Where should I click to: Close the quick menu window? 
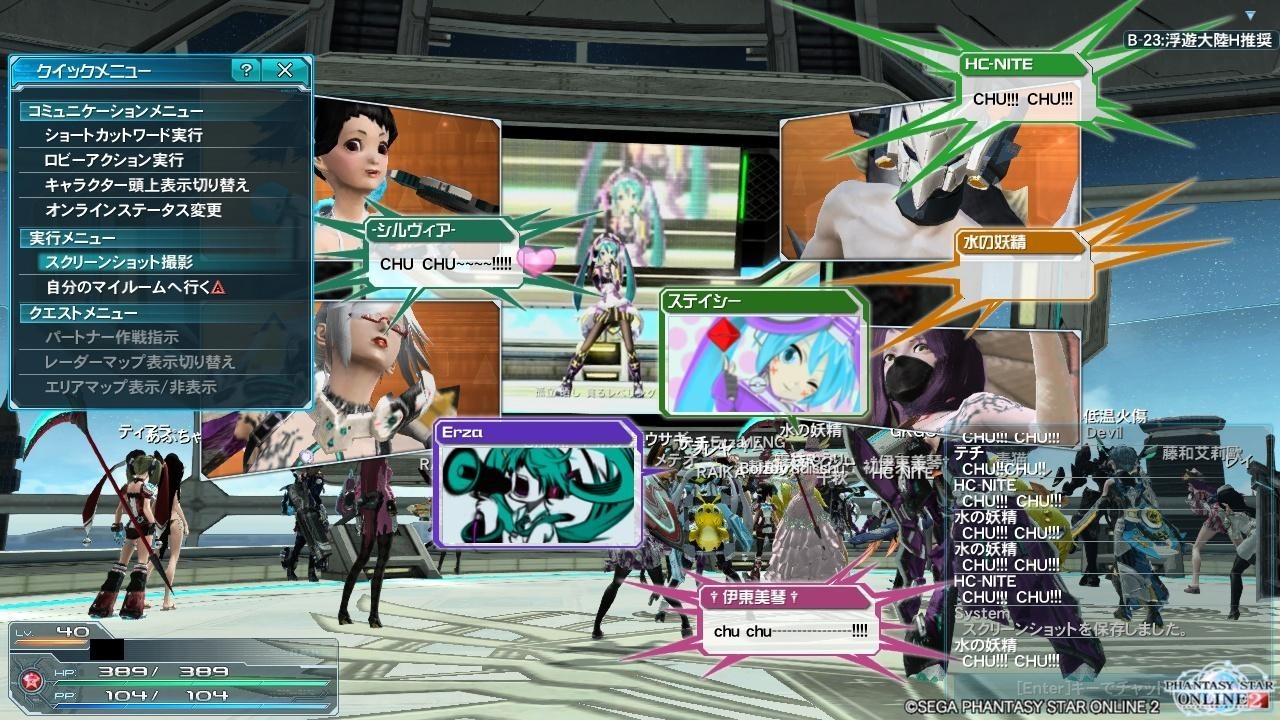(284, 70)
